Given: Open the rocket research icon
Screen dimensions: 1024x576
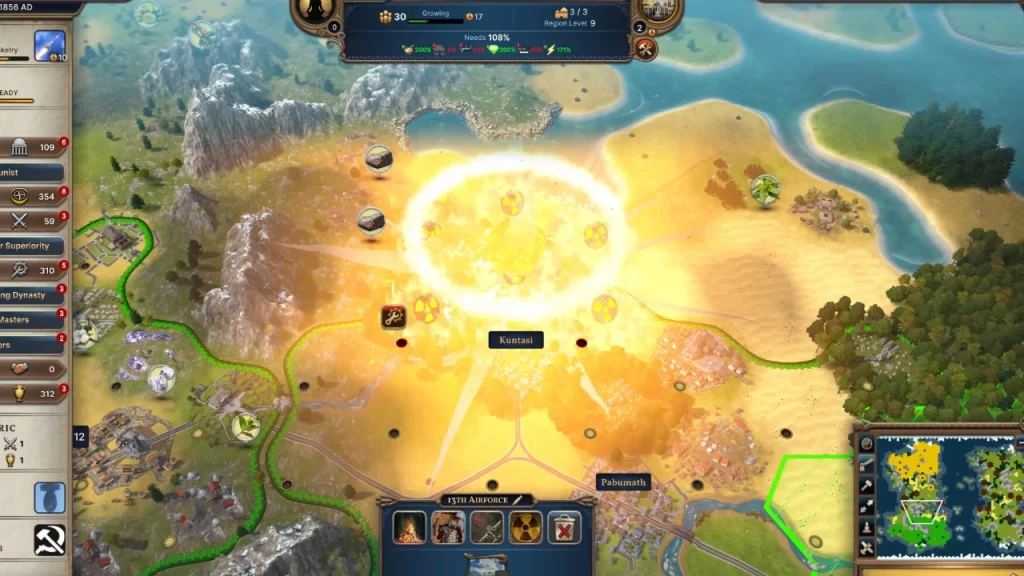Looking at the screenshot, I should (49, 45).
